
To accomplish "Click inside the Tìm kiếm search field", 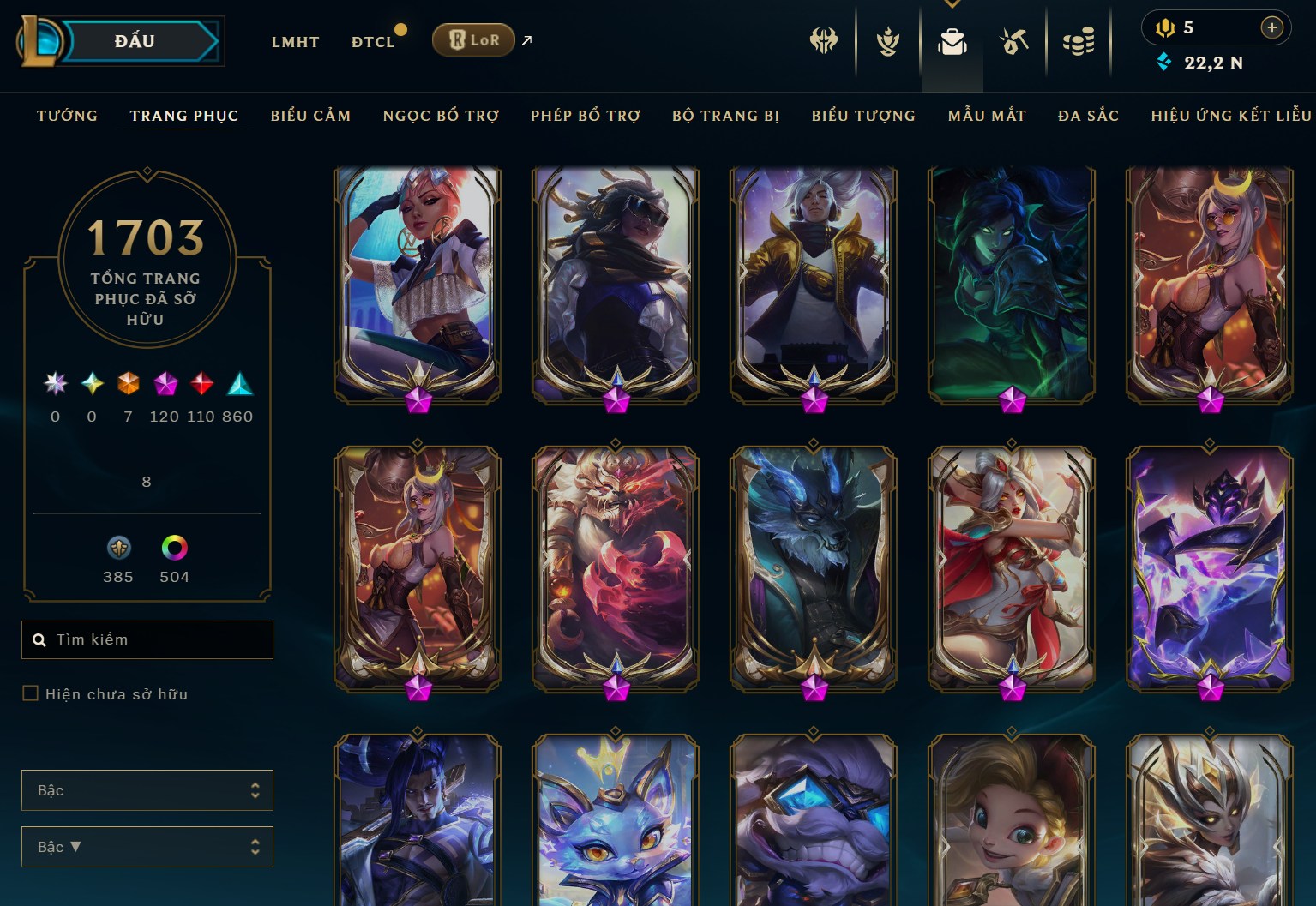I will [147, 639].
